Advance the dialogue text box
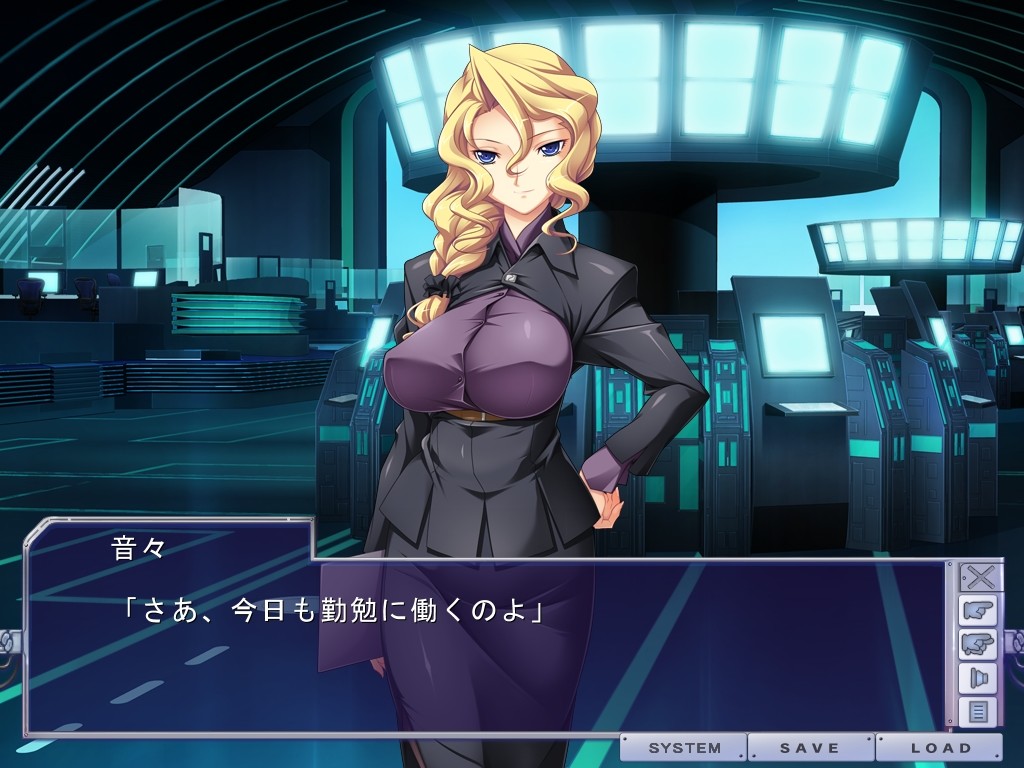 tap(480, 660)
